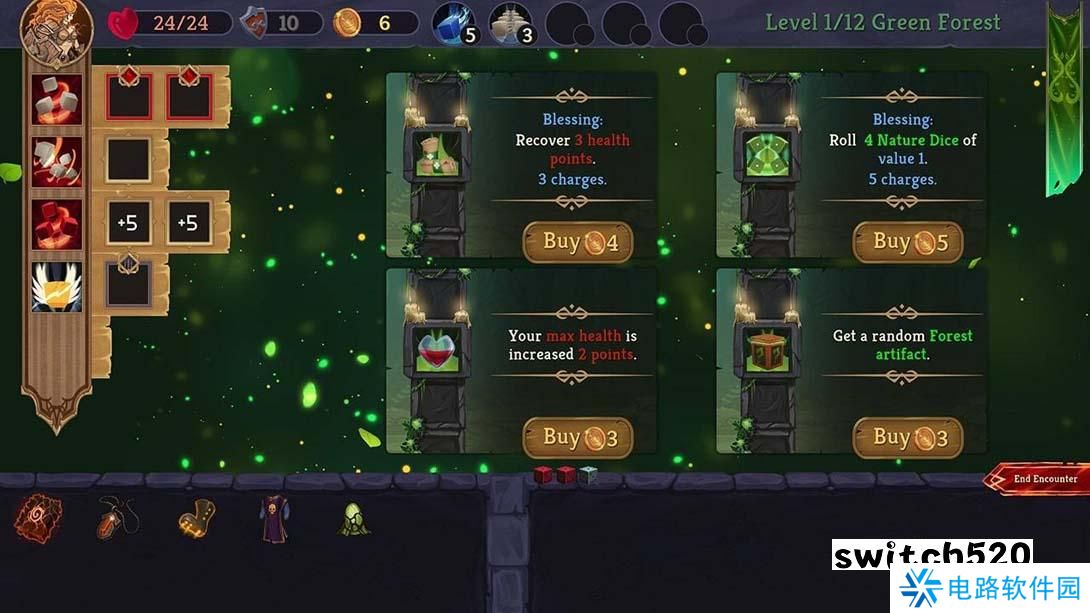Viewport: 1090px width, 613px height.
Task: Open the green banner in the corner
Action: [1065, 100]
